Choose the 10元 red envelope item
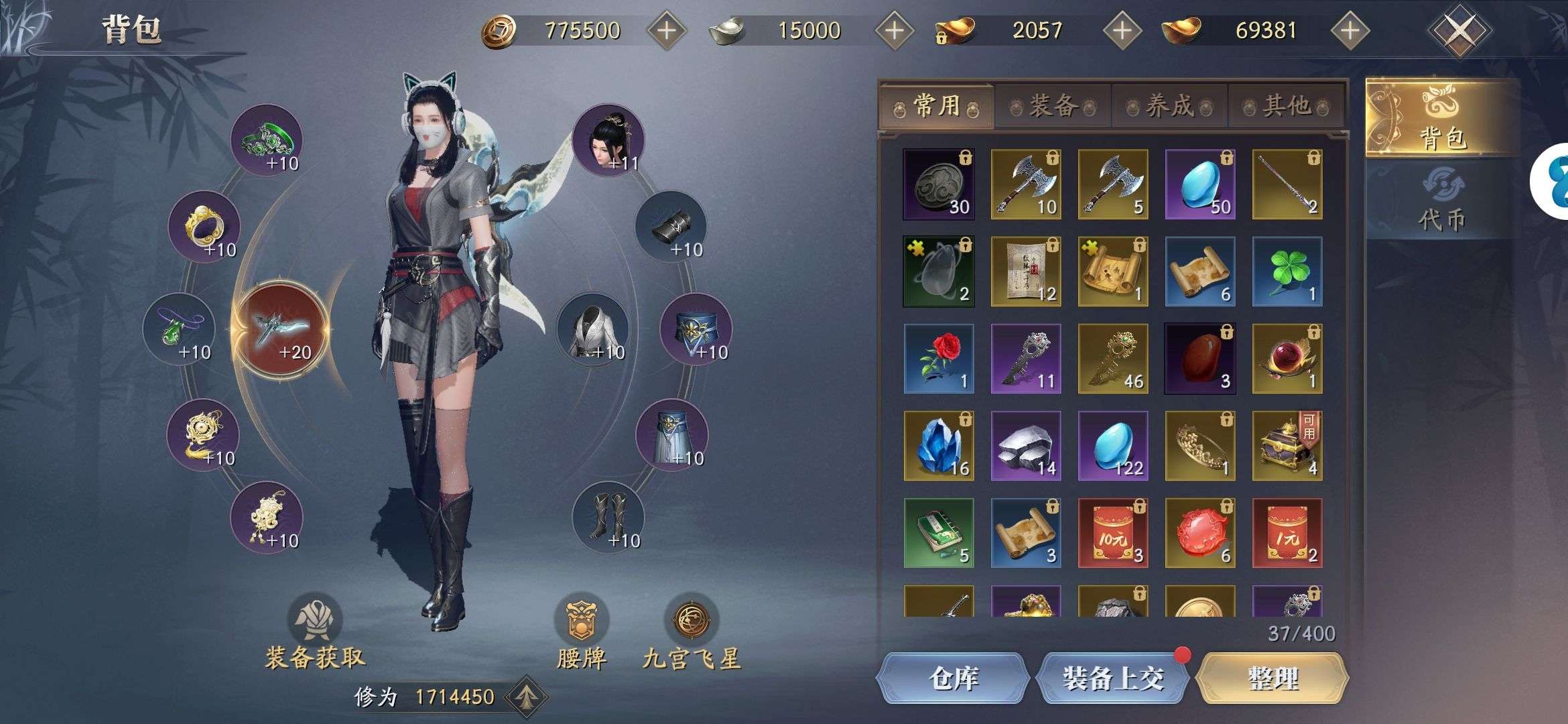The height and width of the screenshot is (724, 1568). [1112, 533]
